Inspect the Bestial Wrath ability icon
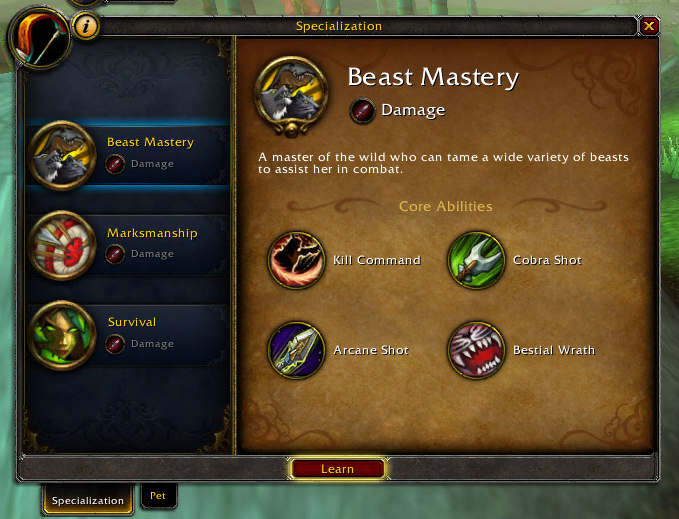Viewport: 679px width, 519px height. (x=476, y=350)
